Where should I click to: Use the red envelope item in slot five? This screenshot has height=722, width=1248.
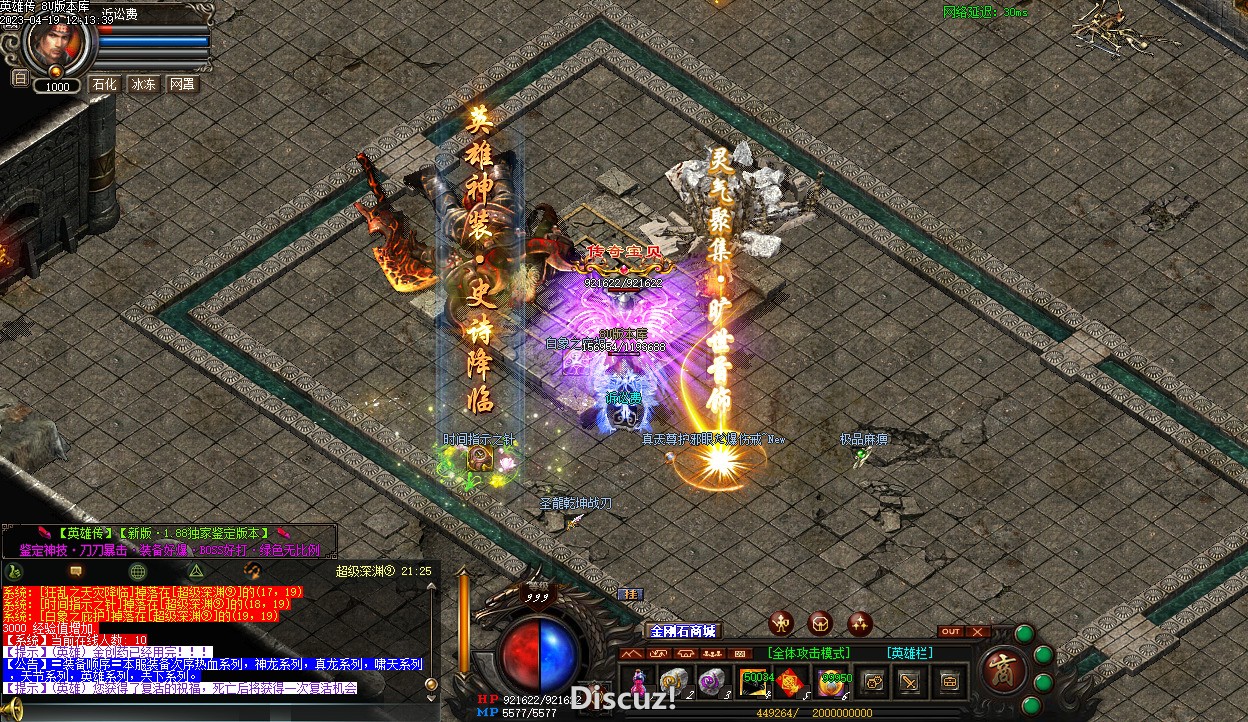[x=792, y=682]
